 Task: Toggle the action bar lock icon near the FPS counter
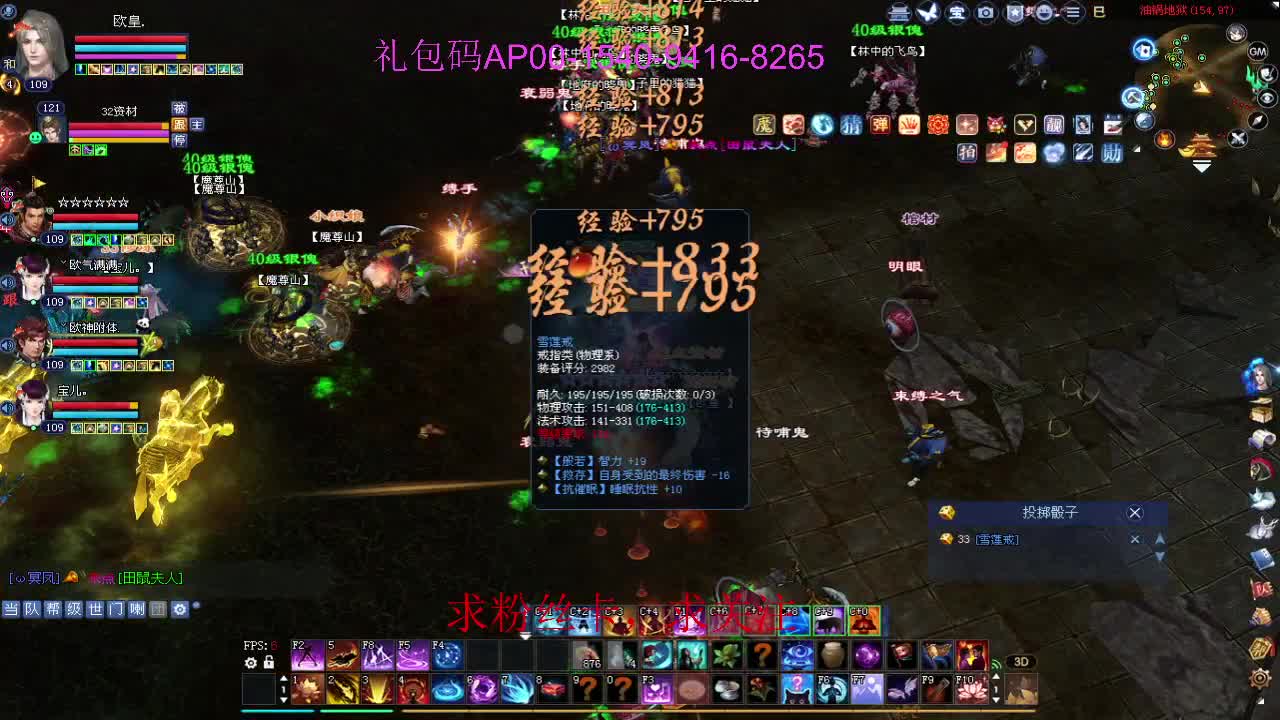269,662
